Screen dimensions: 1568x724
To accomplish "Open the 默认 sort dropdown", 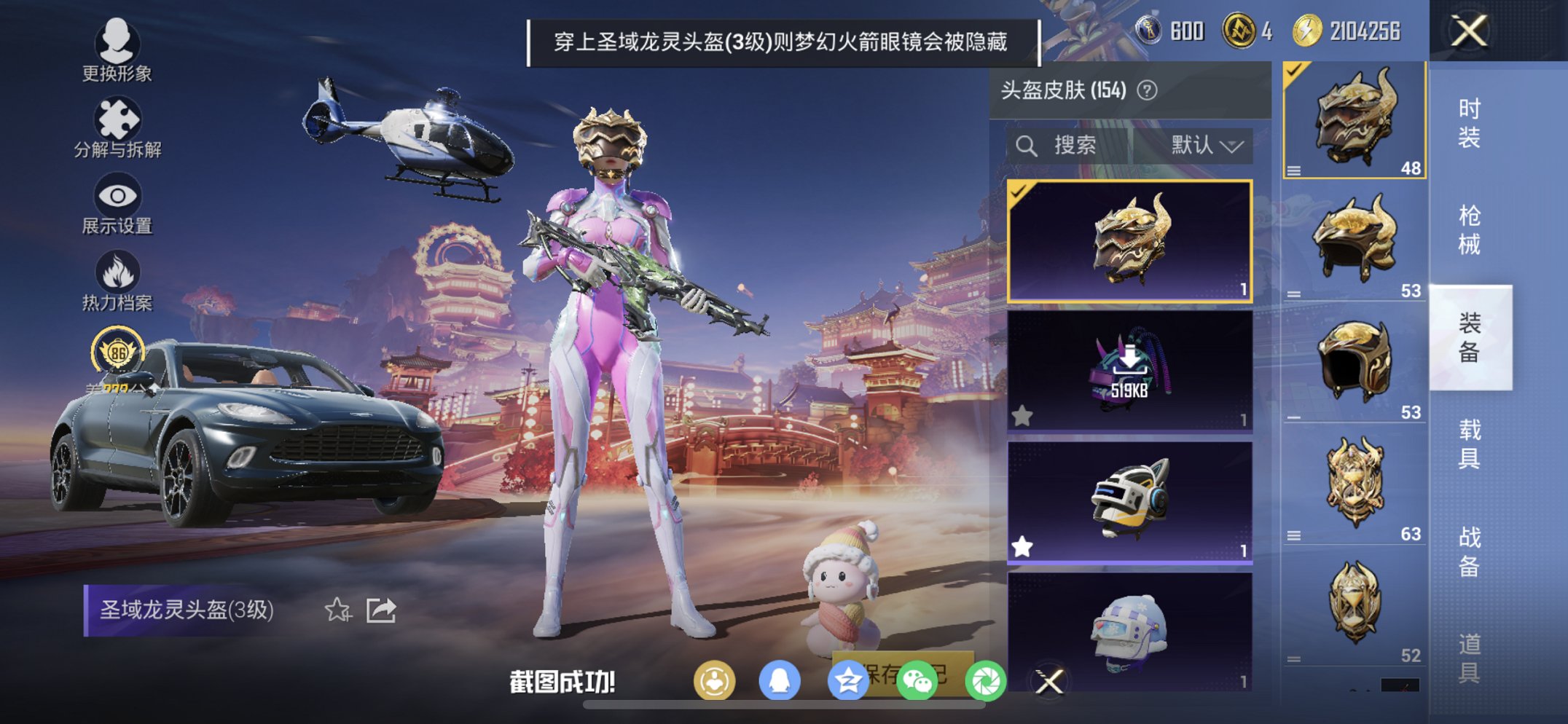I will click(1204, 145).
